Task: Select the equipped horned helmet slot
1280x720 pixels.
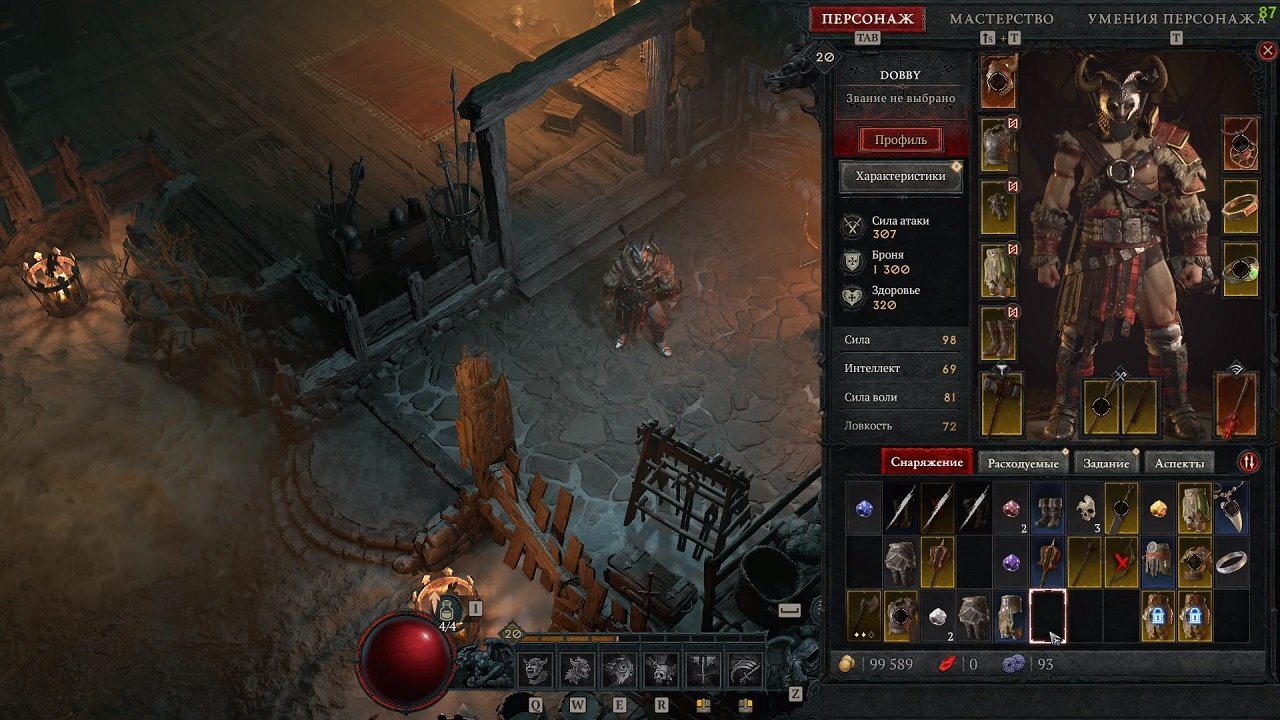Action: (999, 82)
